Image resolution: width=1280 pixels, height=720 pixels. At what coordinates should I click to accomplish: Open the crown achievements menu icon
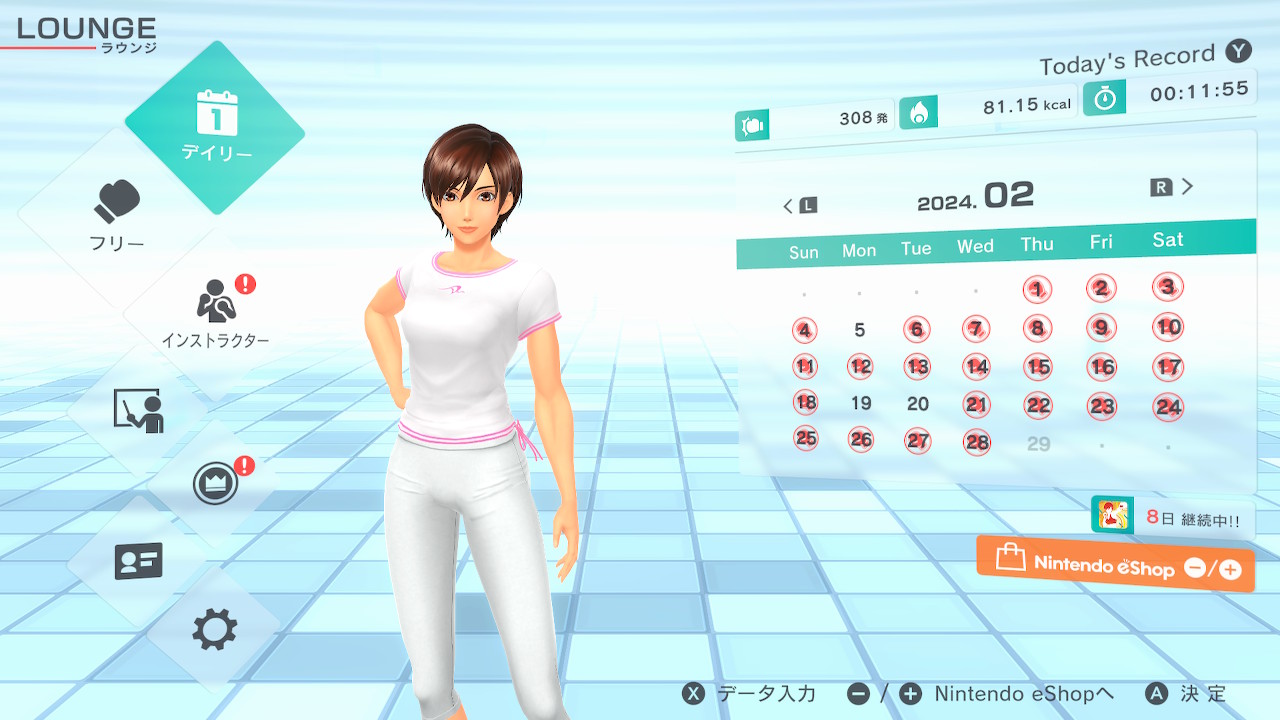[216, 484]
